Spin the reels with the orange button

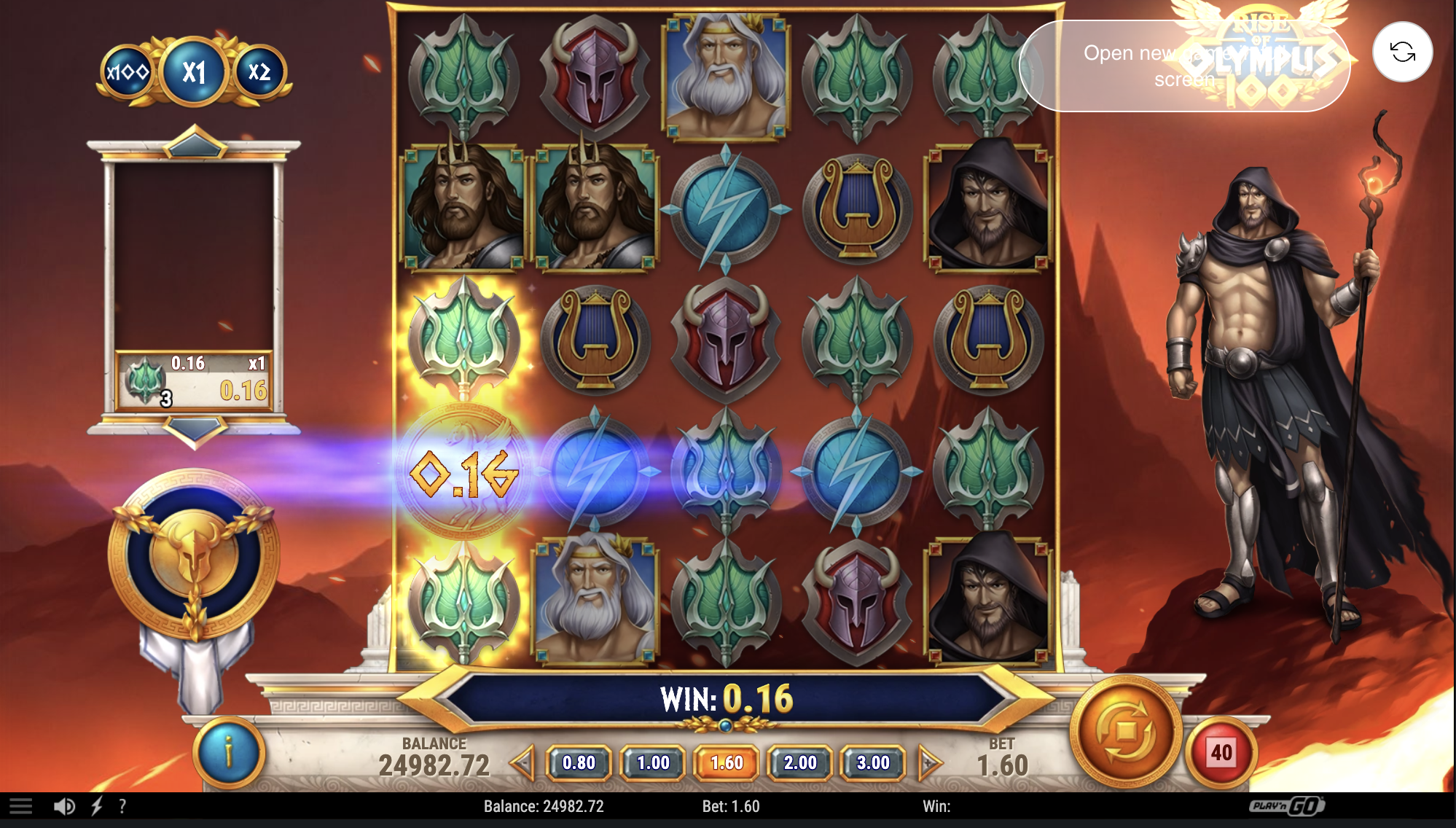coord(1126,730)
